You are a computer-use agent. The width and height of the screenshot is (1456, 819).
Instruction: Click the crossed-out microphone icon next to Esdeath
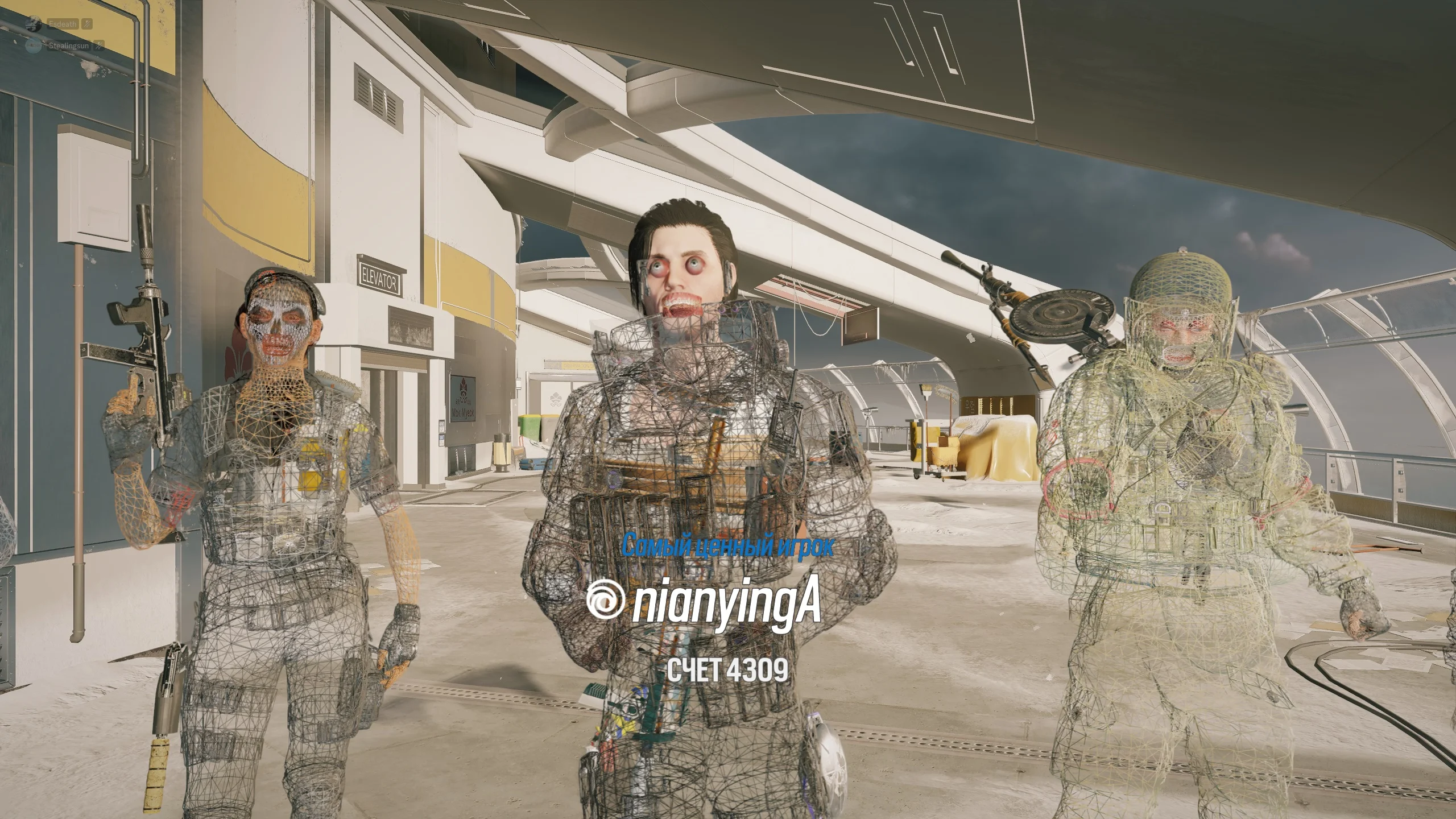86,24
